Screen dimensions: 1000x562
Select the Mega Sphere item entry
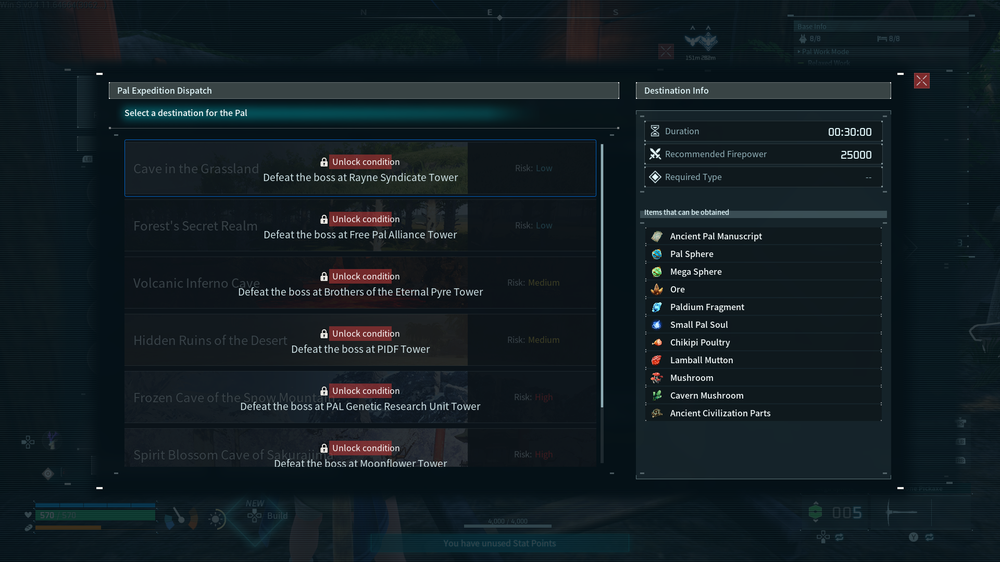695,272
